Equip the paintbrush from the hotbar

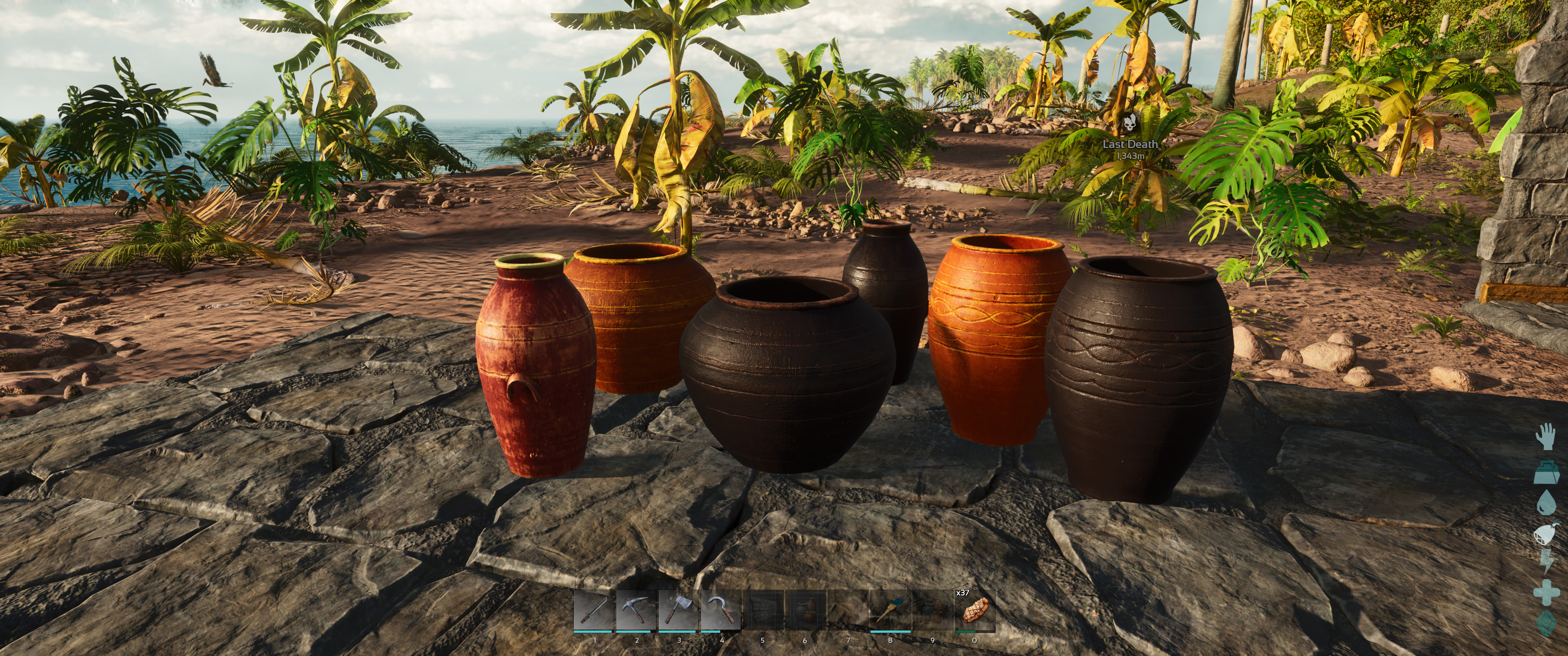click(890, 610)
